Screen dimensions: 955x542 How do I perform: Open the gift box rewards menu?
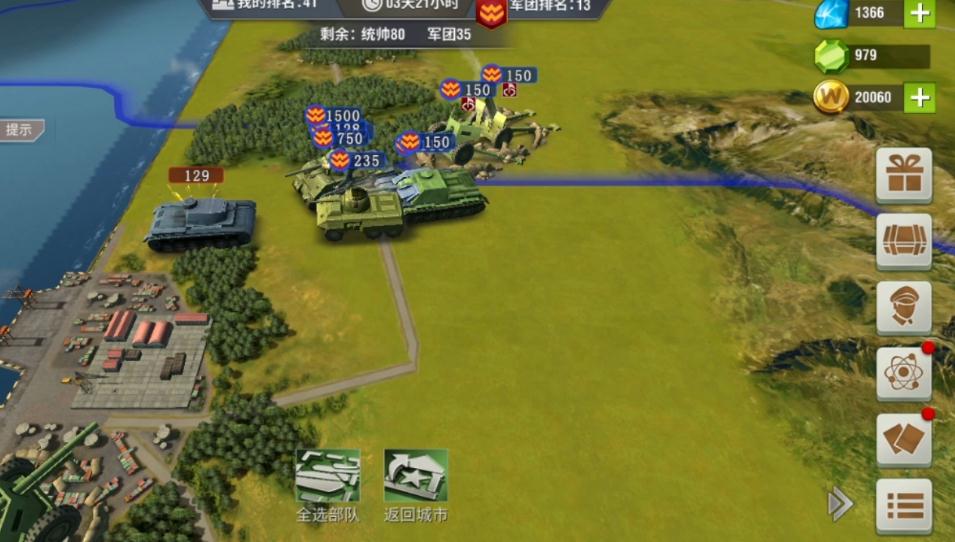[903, 176]
